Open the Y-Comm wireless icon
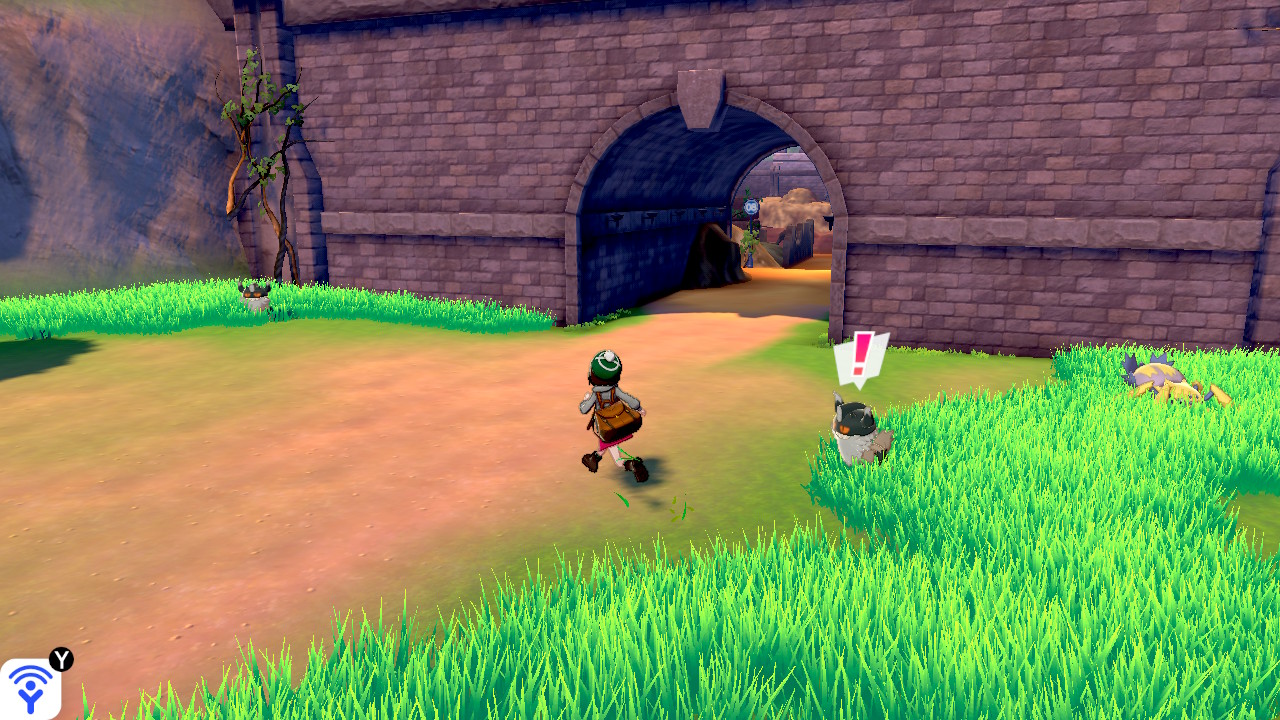Image resolution: width=1280 pixels, height=720 pixels. (x=30, y=688)
